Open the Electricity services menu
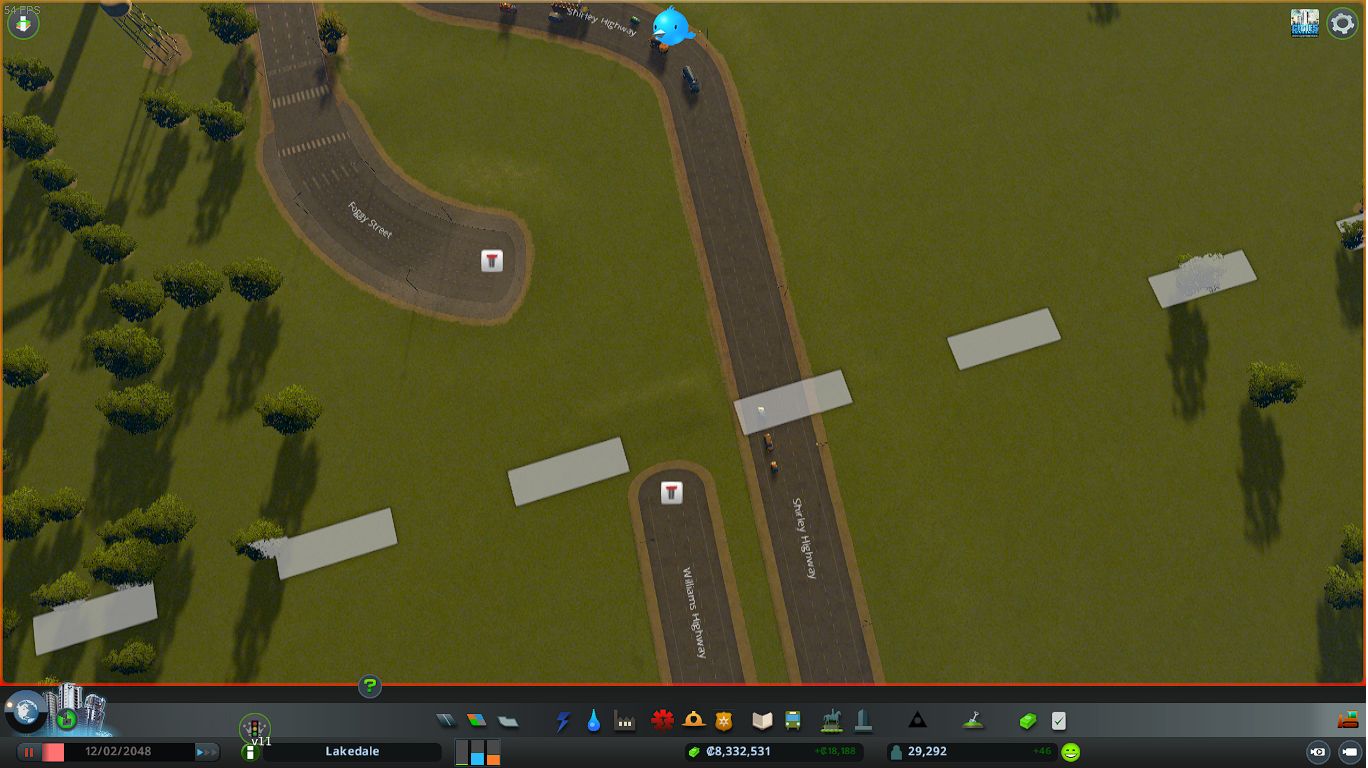The width and height of the screenshot is (1368, 768). coord(560,720)
